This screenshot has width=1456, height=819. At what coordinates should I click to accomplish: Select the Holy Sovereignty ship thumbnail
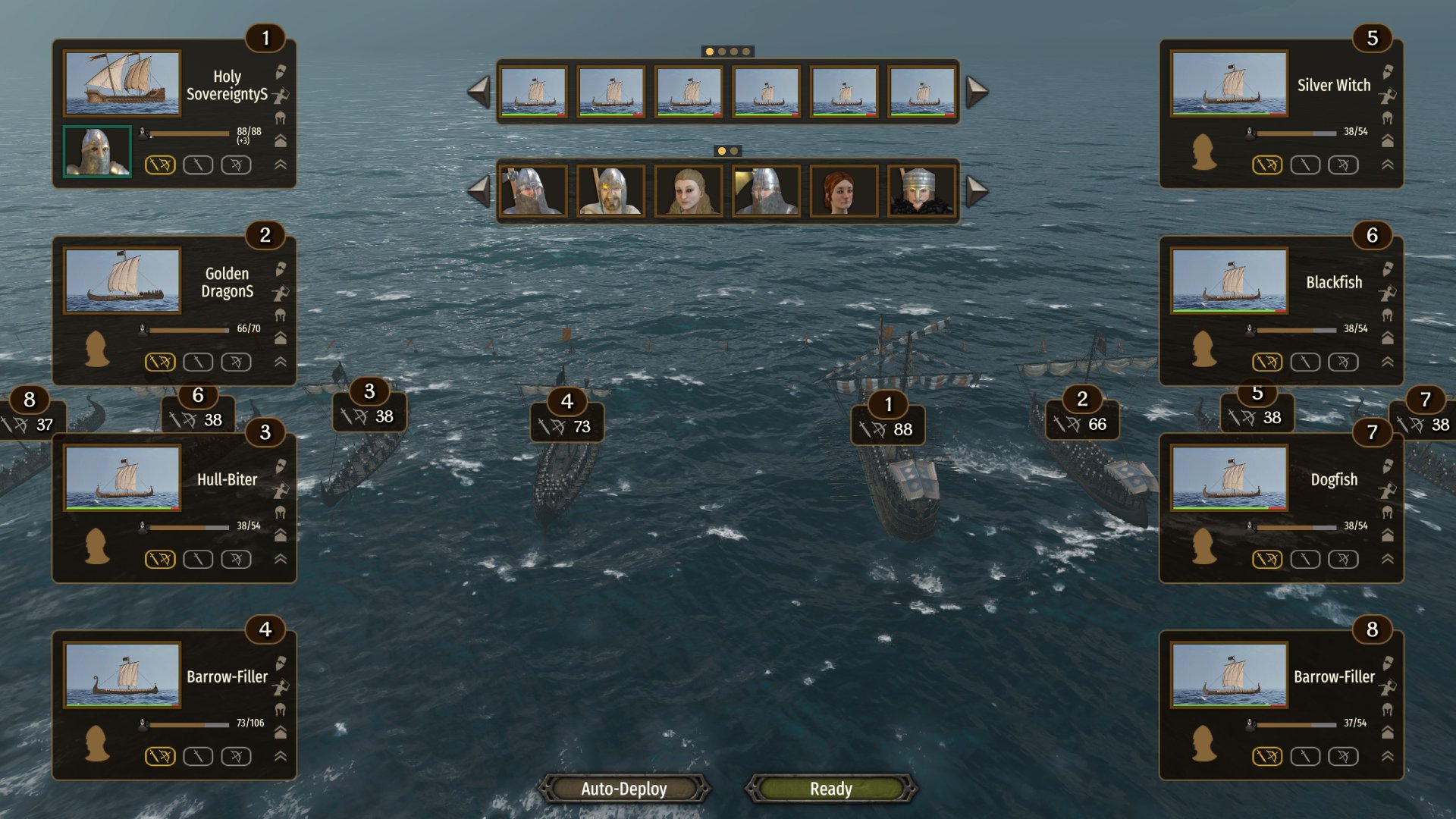click(122, 83)
